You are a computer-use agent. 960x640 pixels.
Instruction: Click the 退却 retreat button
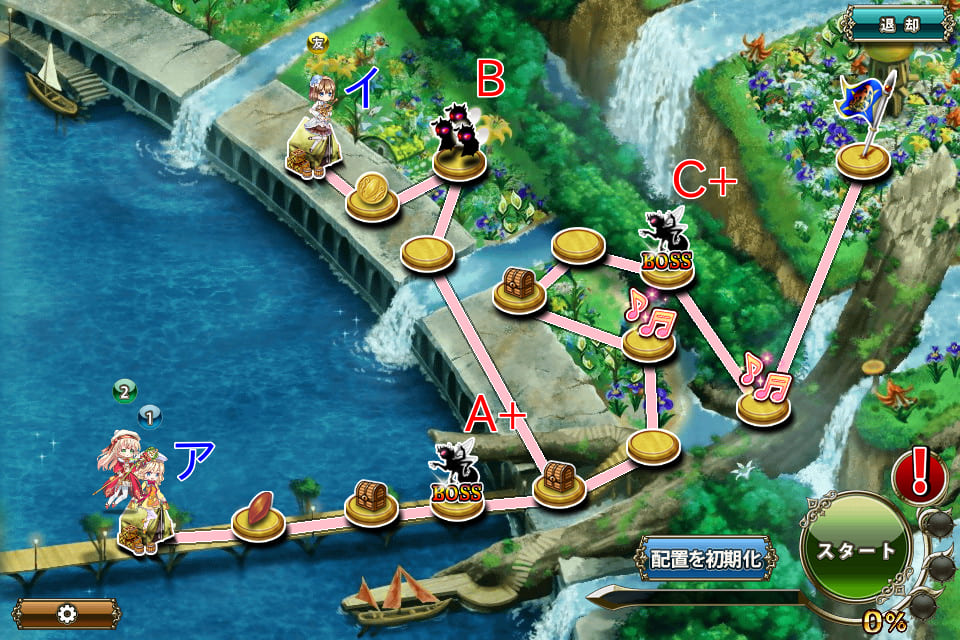895,22
